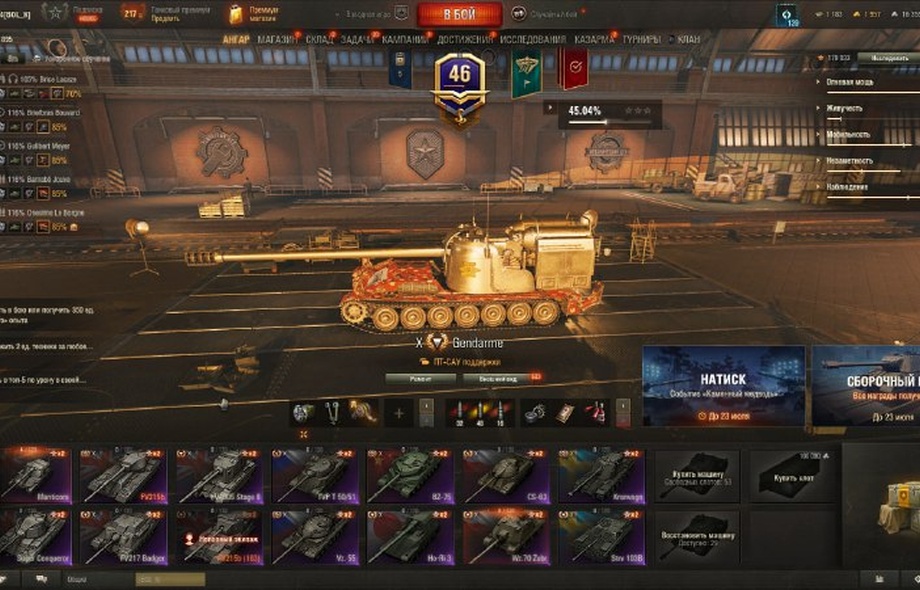Image resolution: width=920 pixels, height=590 pixels.
Task: Open Восстановить машину tile
Action: pyautogui.click(x=697, y=537)
